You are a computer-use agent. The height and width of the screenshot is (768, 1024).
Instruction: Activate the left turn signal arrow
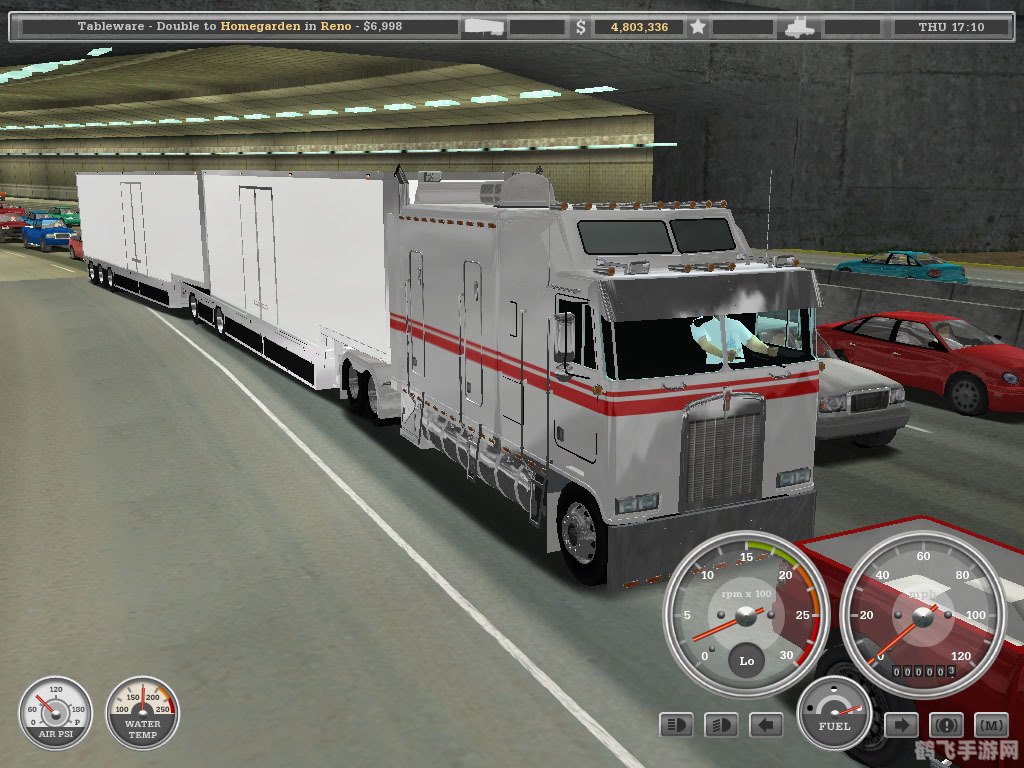[765, 724]
